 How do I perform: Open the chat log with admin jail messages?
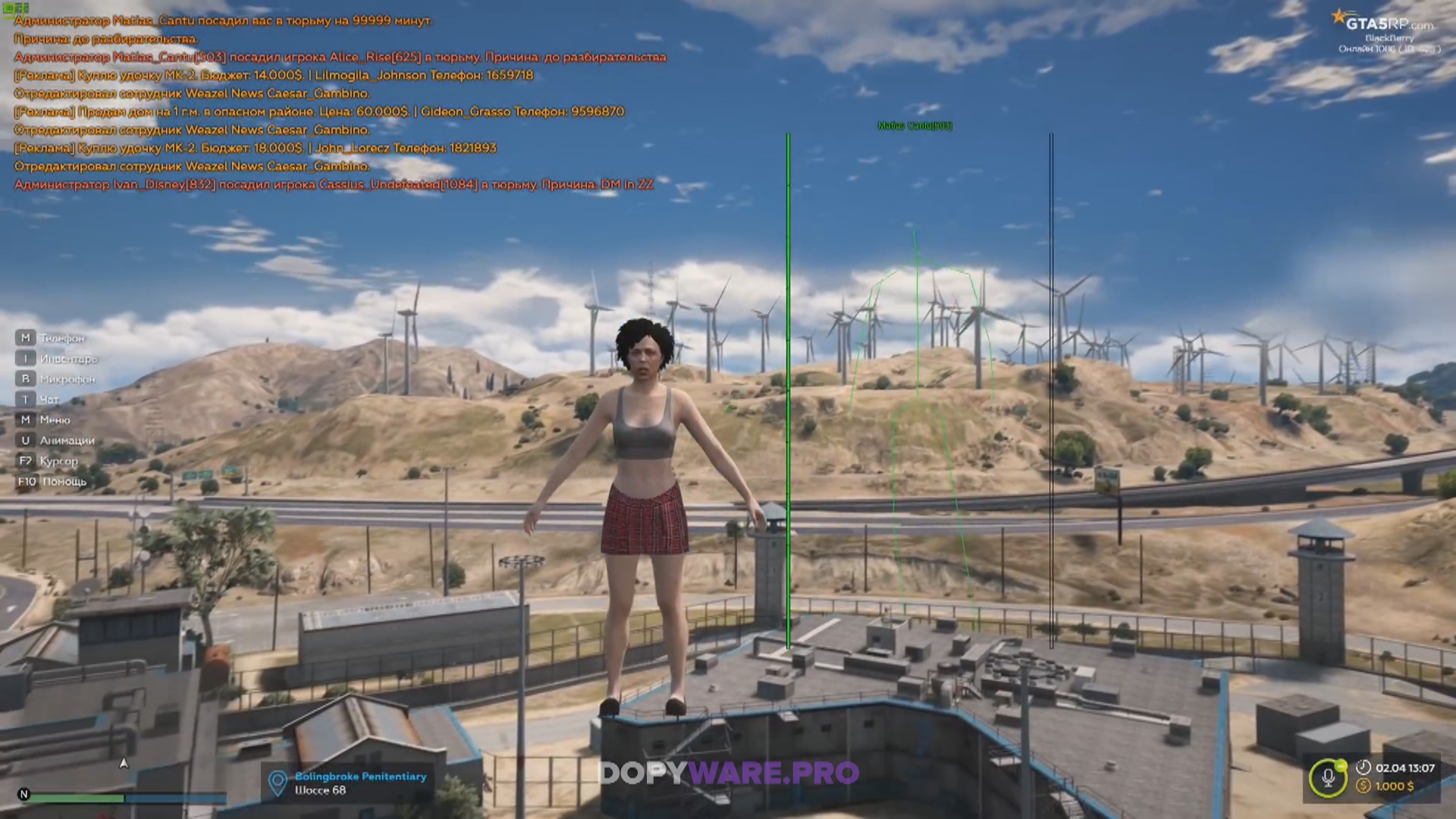click(334, 102)
